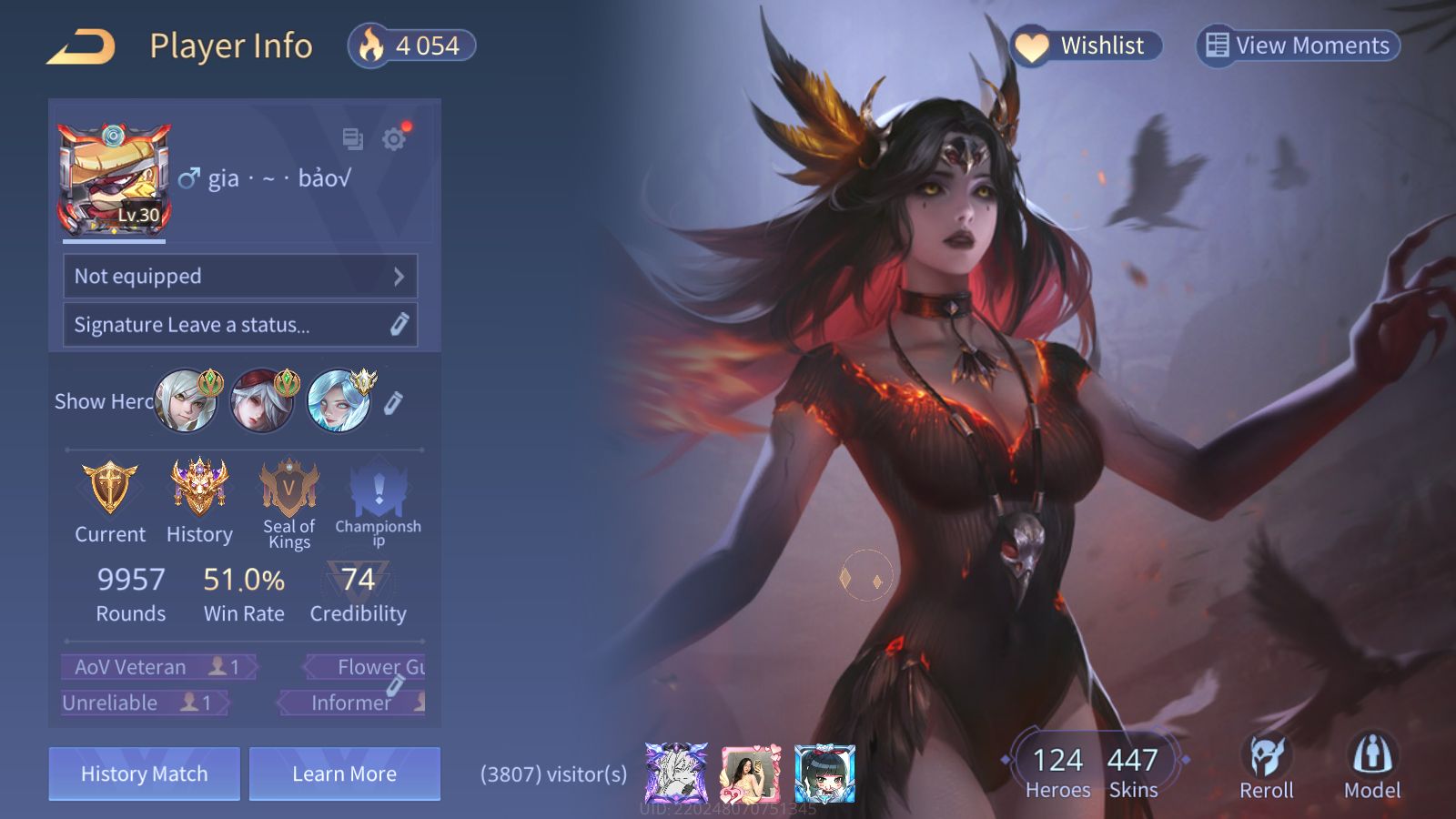This screenshot has width=1456, height=819.
Task: Open History Match
Action: (145, 773)
